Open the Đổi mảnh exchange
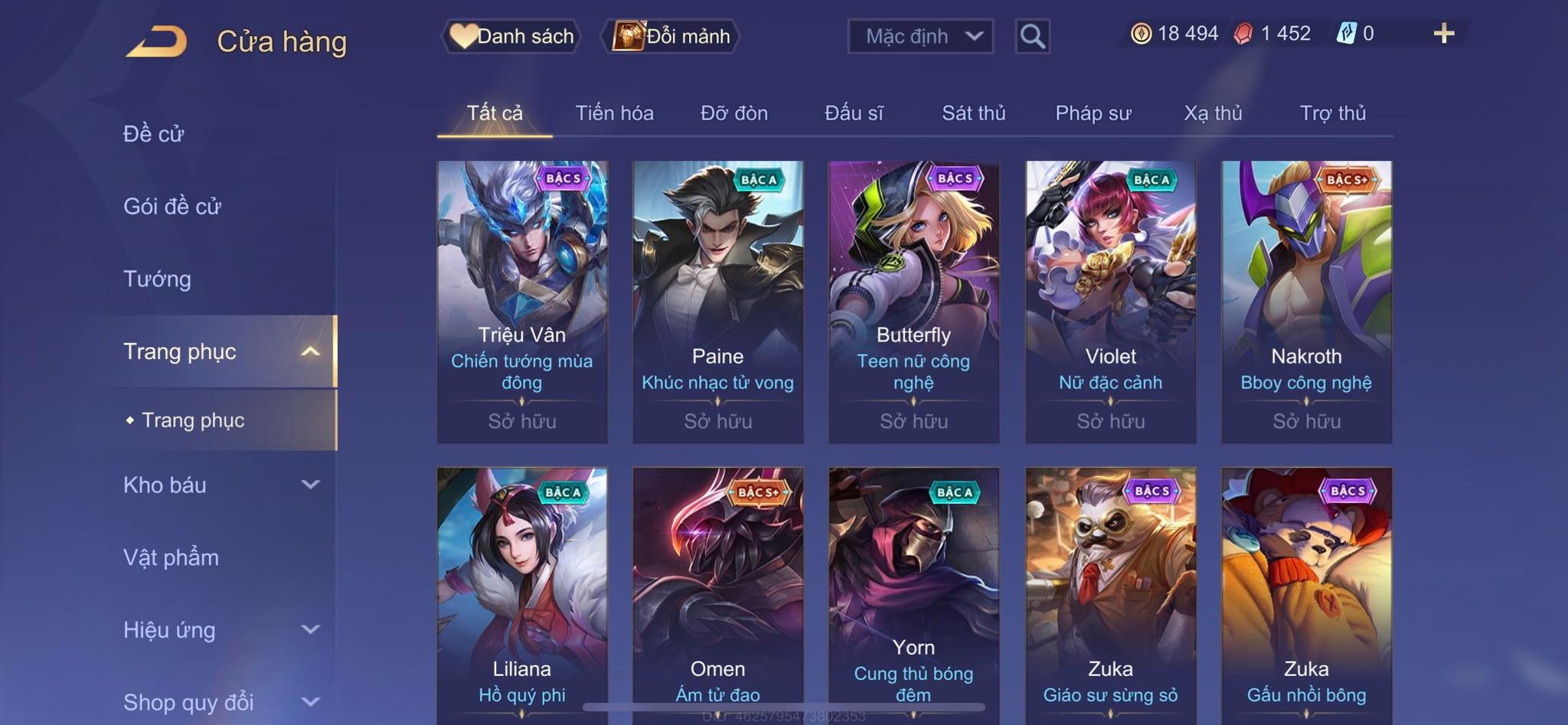The image size is (1568, 725). tap(672, 36)
